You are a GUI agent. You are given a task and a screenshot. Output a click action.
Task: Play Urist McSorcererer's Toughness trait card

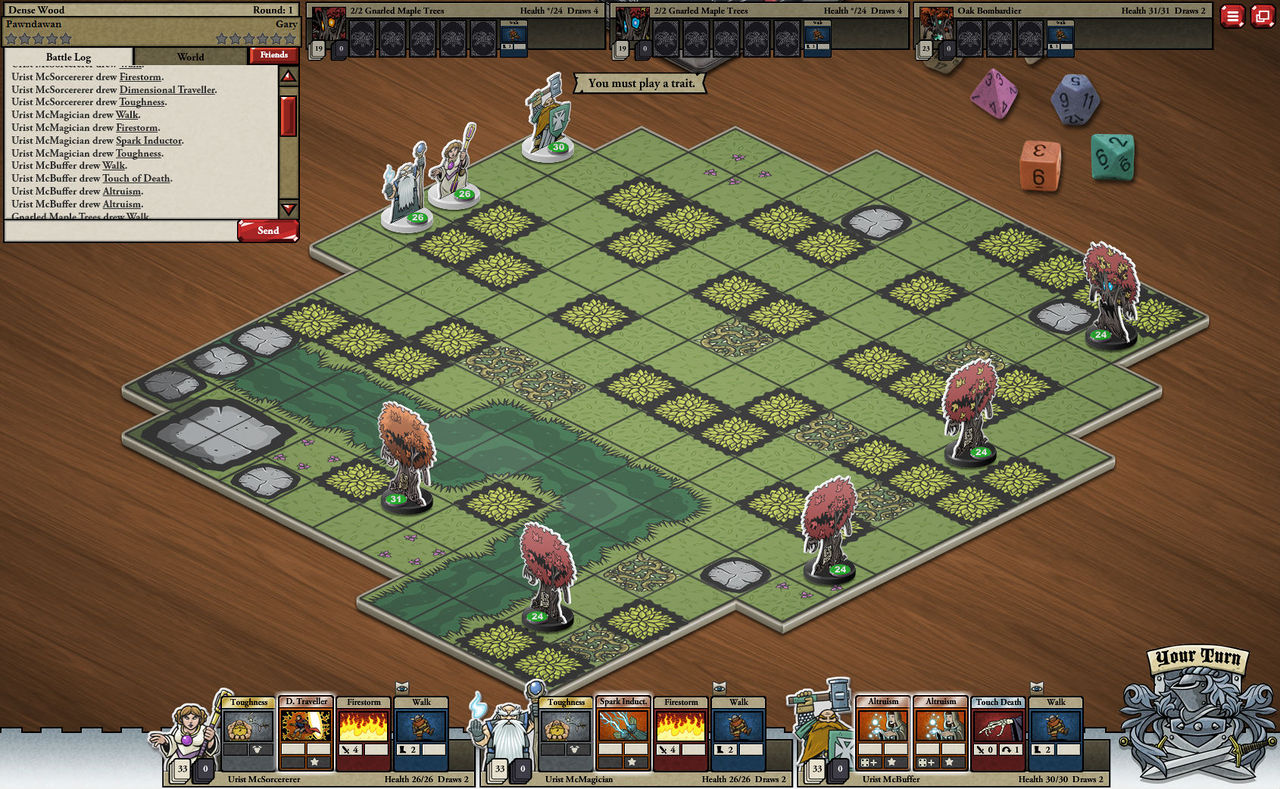(248, 734)
